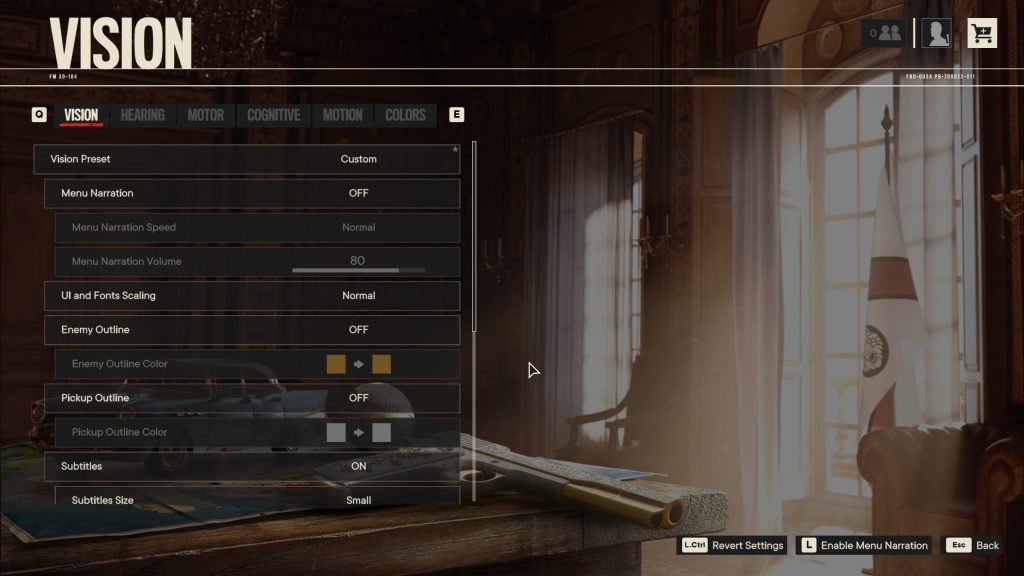This screenshot has width=1024, height=576.
Task: Go Back from the Vision menu
Action: (975, 545)
